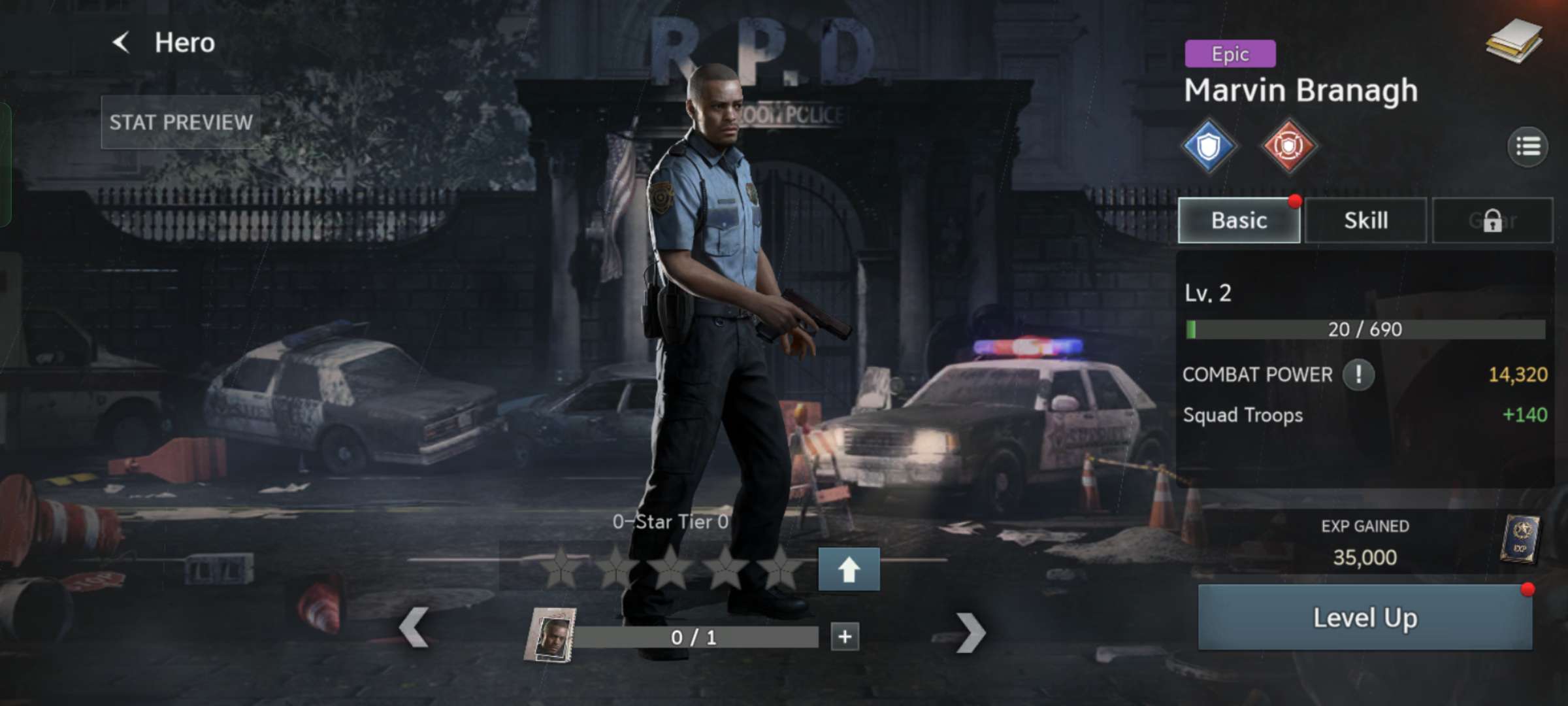Screen dimensions: 1568x706
Task: Level up Marvin Branagh
Action: (1364, 618)
